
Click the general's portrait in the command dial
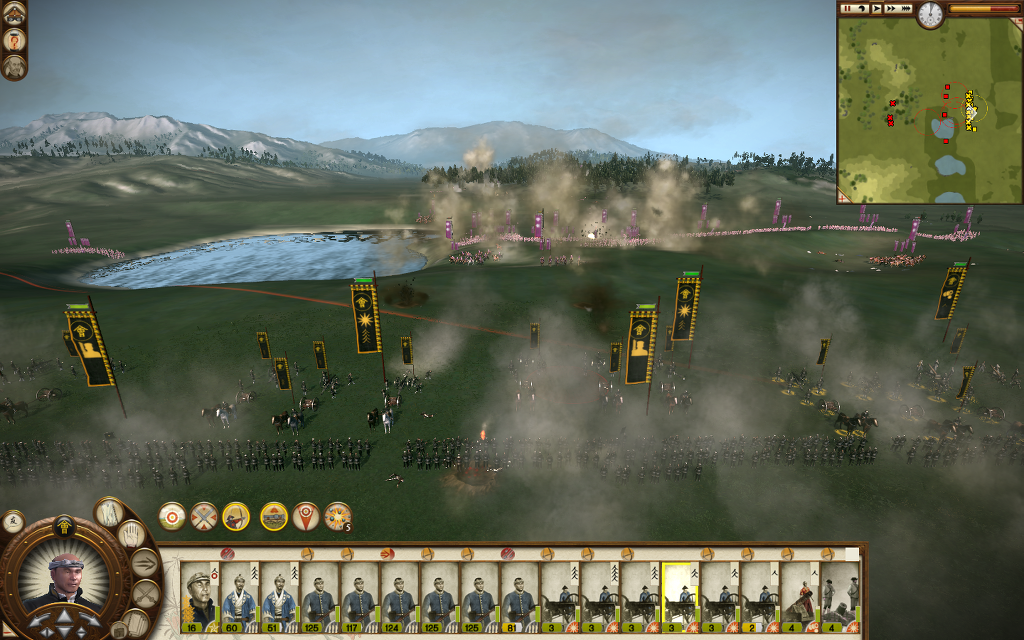(x=65, y=580)
